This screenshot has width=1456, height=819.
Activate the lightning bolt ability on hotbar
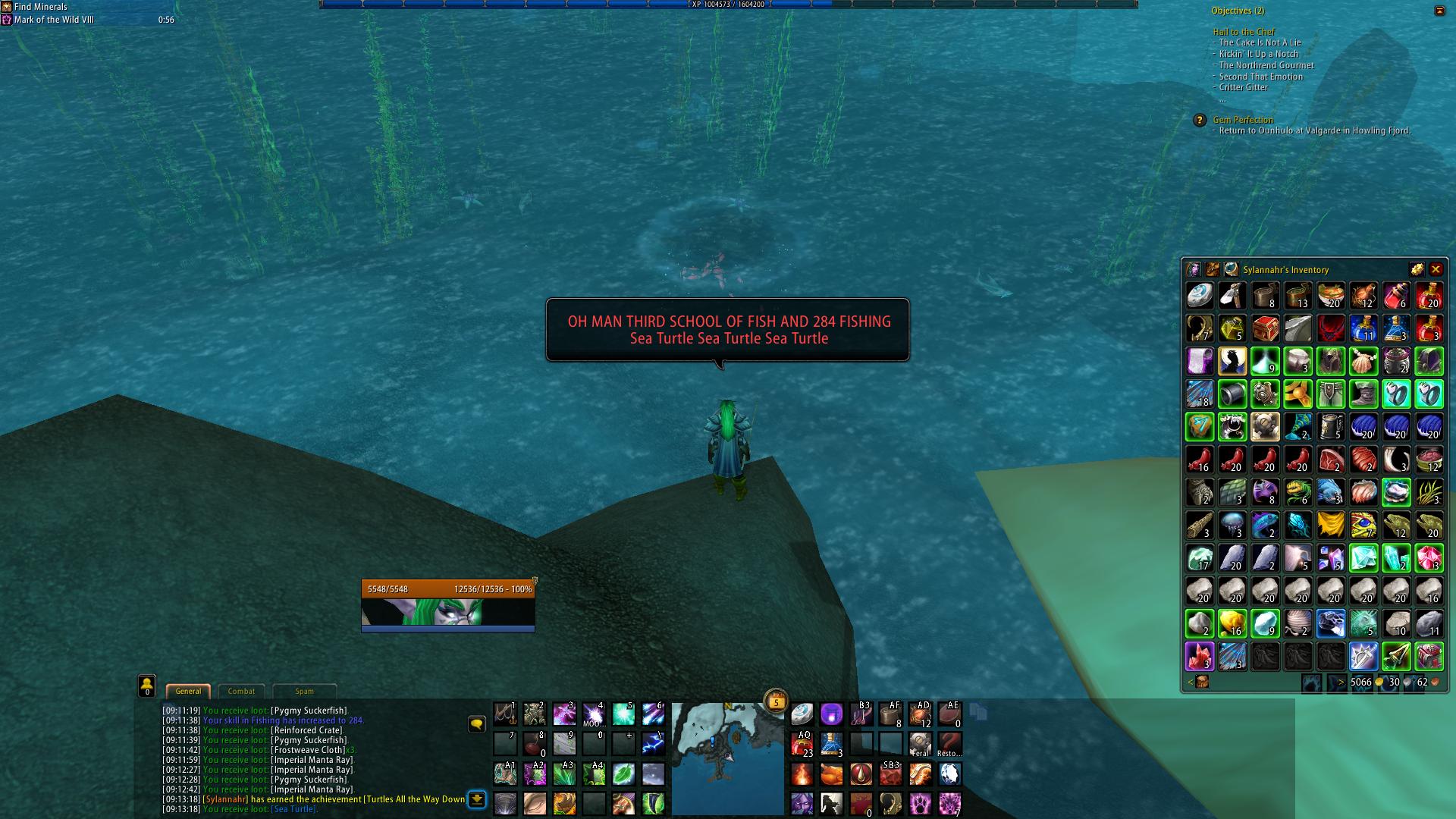(653, 744)
